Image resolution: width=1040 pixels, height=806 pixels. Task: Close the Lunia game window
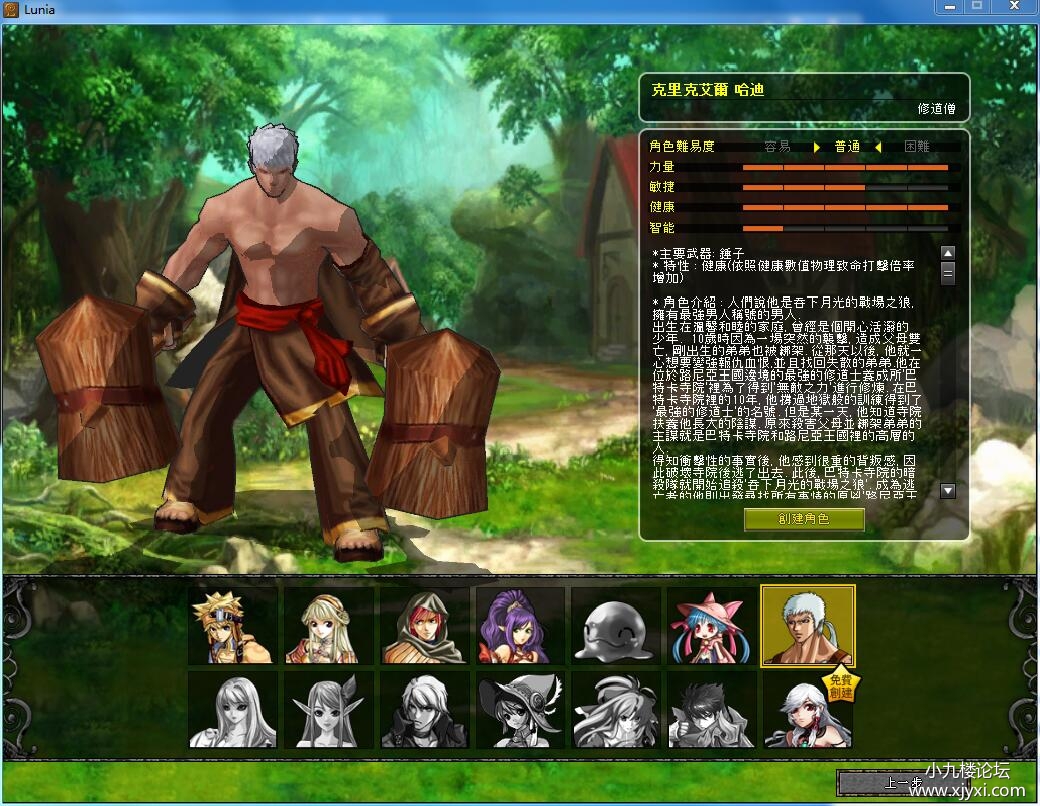pyautogui.click(x=1014, y=7)
